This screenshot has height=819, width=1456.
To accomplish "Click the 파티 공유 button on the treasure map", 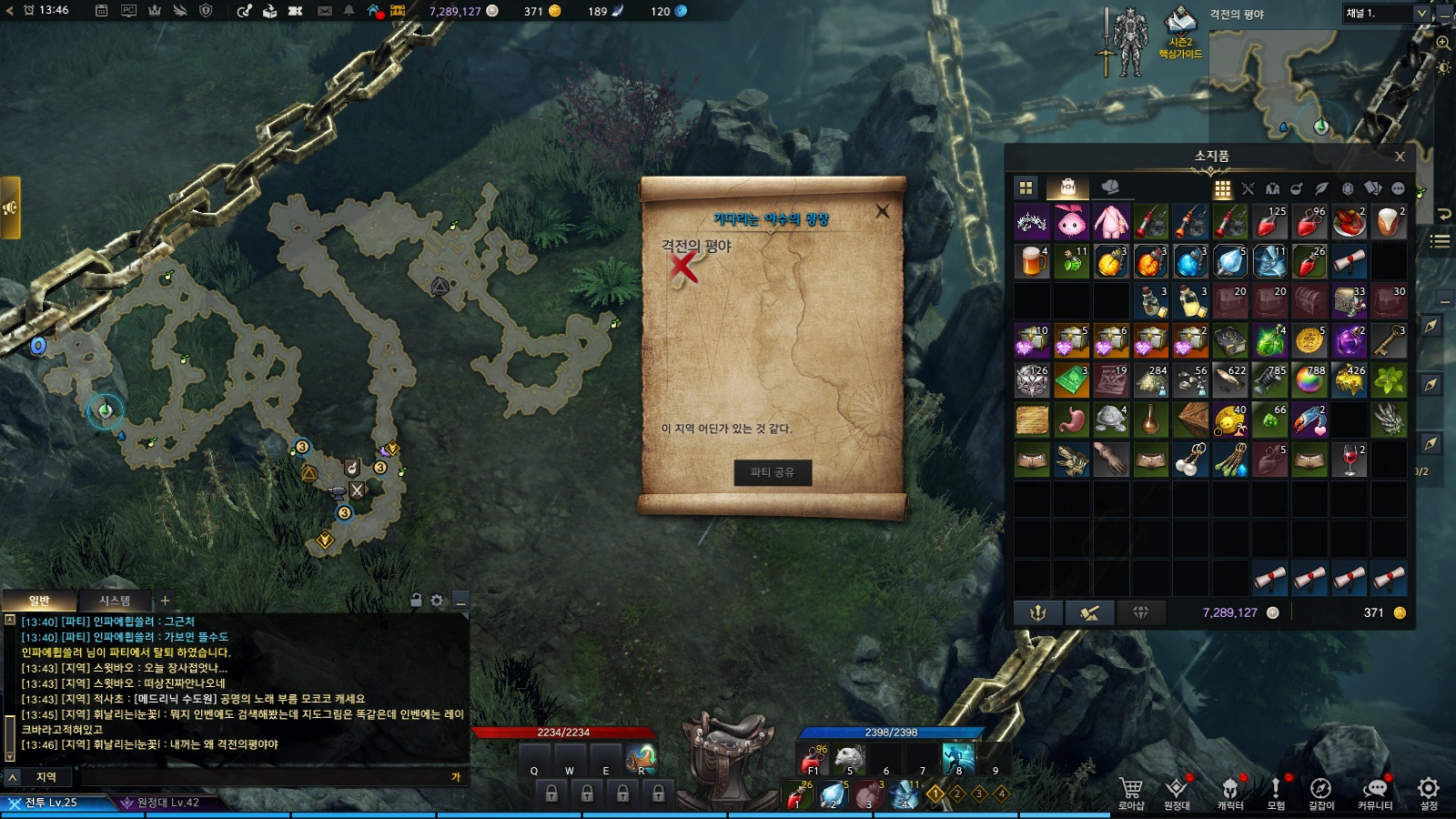I will (773, 472).
